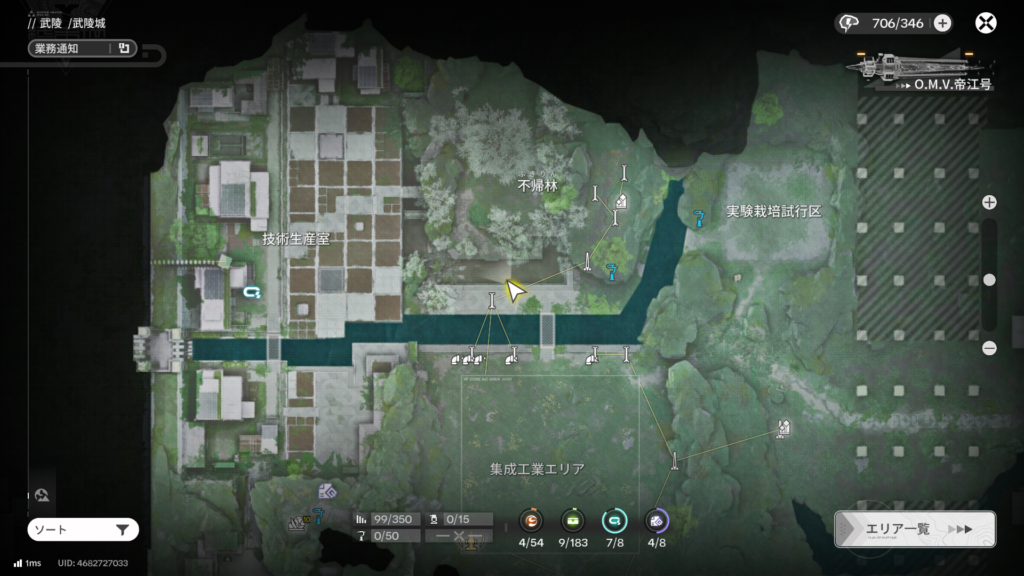Open the ソート filter dropdown
The image size is (1024, 576).
[x=82, y=530]
